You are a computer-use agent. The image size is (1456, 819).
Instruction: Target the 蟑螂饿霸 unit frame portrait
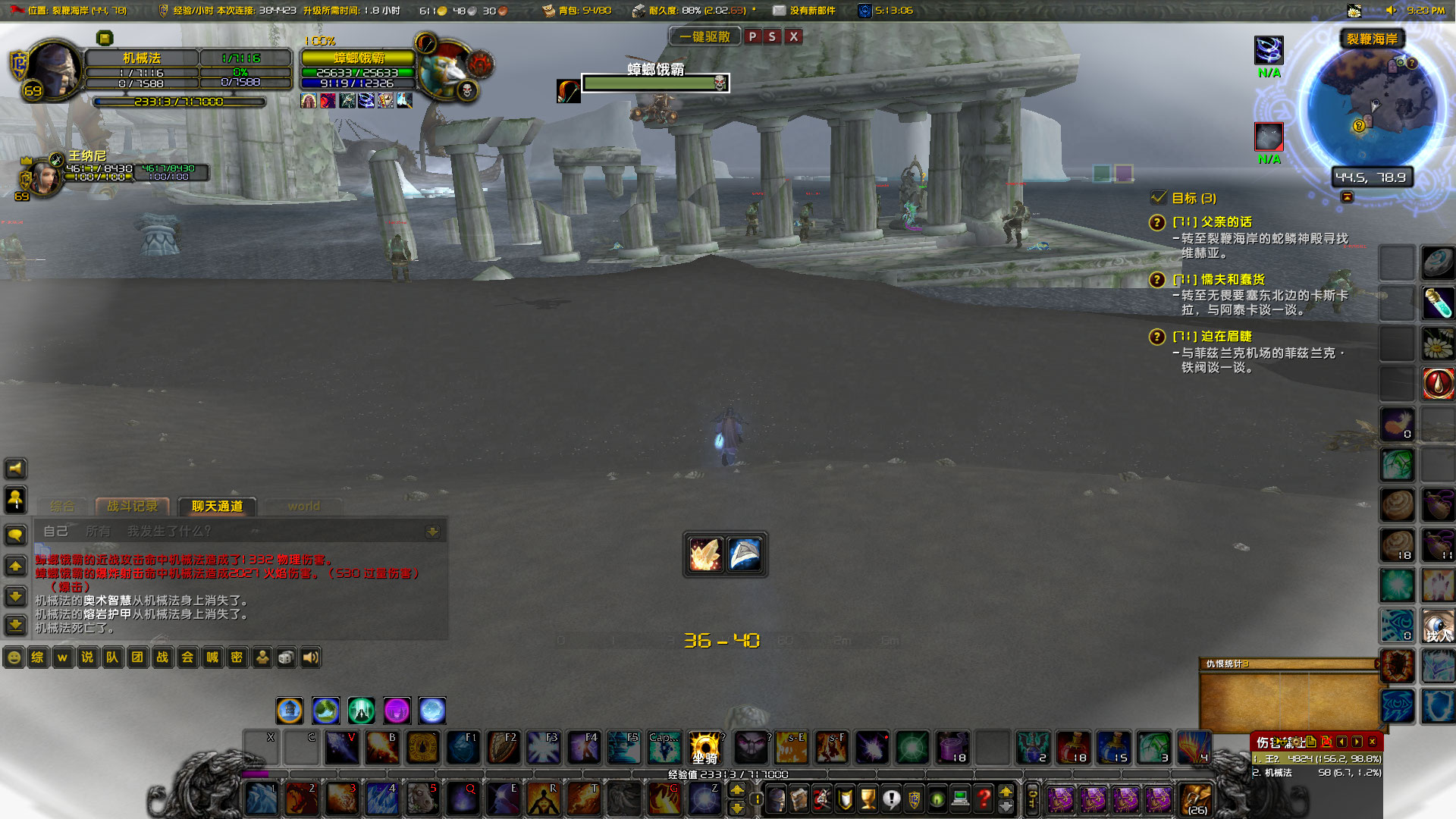[446, 70]
